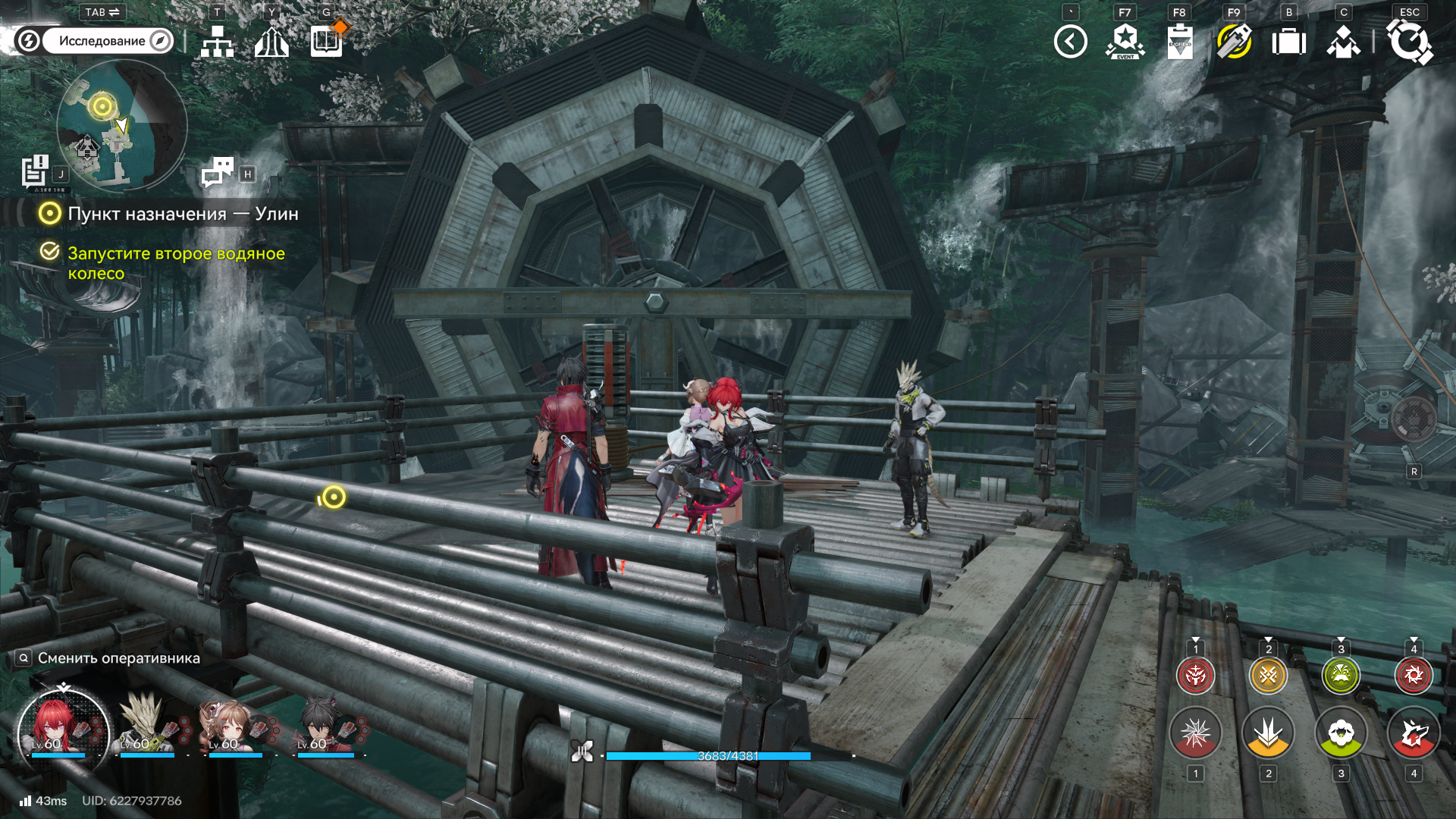Screen dimensions: 1456x819
Task: Open the main menu gear icon
Action: (x=1409, y=42)
